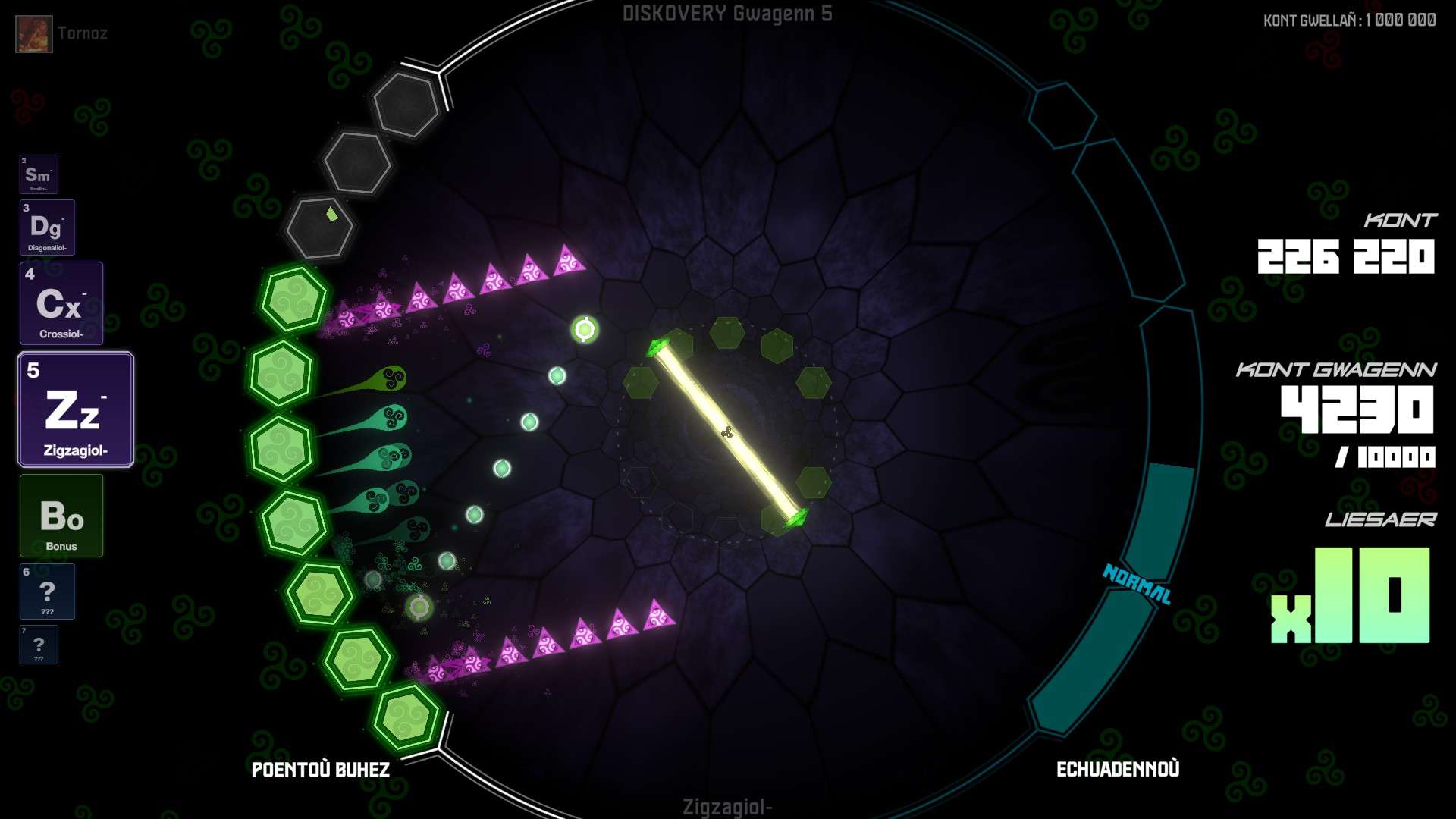
Task: Click the locked level 7 question-mark tile
Action: [x=39, y=645]
